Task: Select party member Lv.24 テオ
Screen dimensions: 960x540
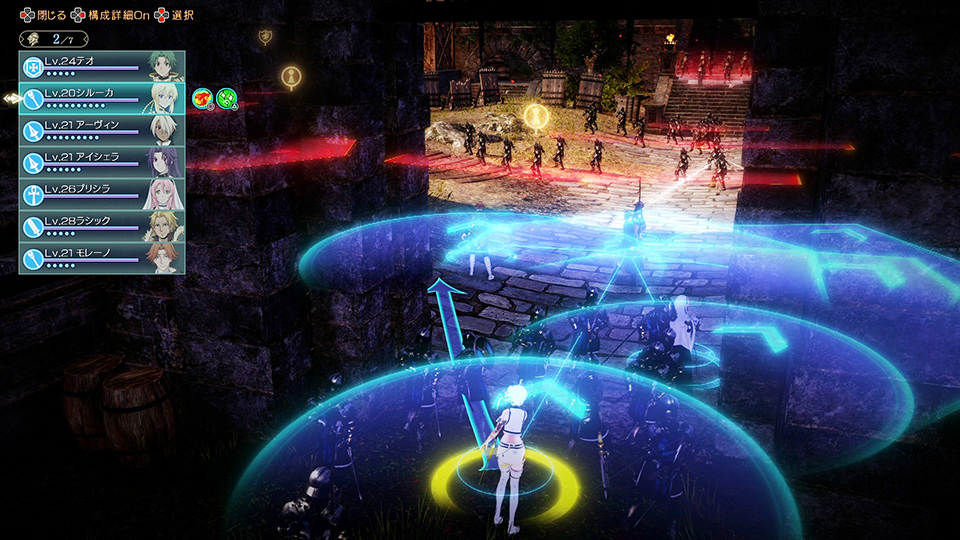Action: point(102,66)
